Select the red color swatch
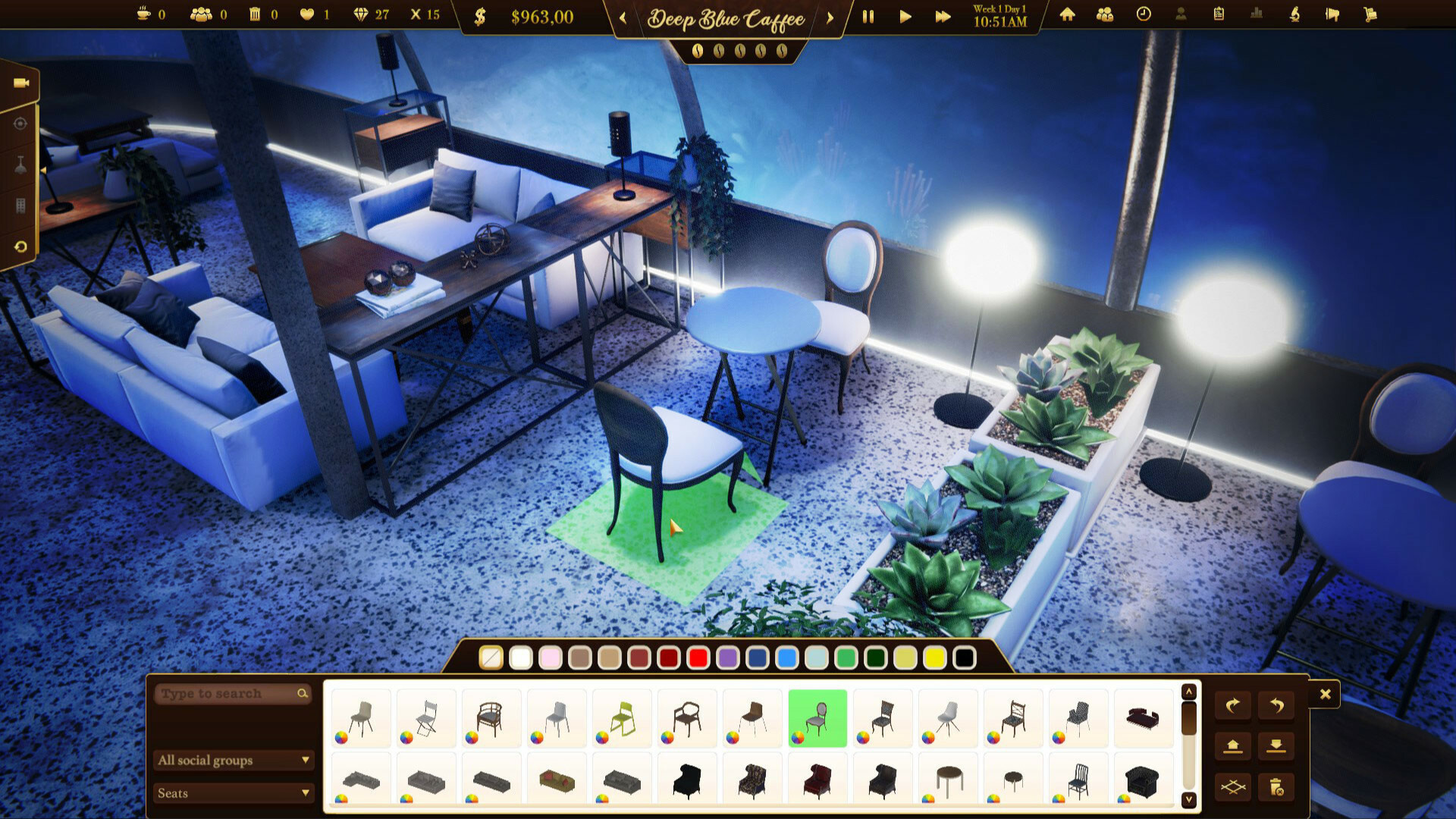The width and height of the screenshot is (1456, 819). tap(697, 660)
